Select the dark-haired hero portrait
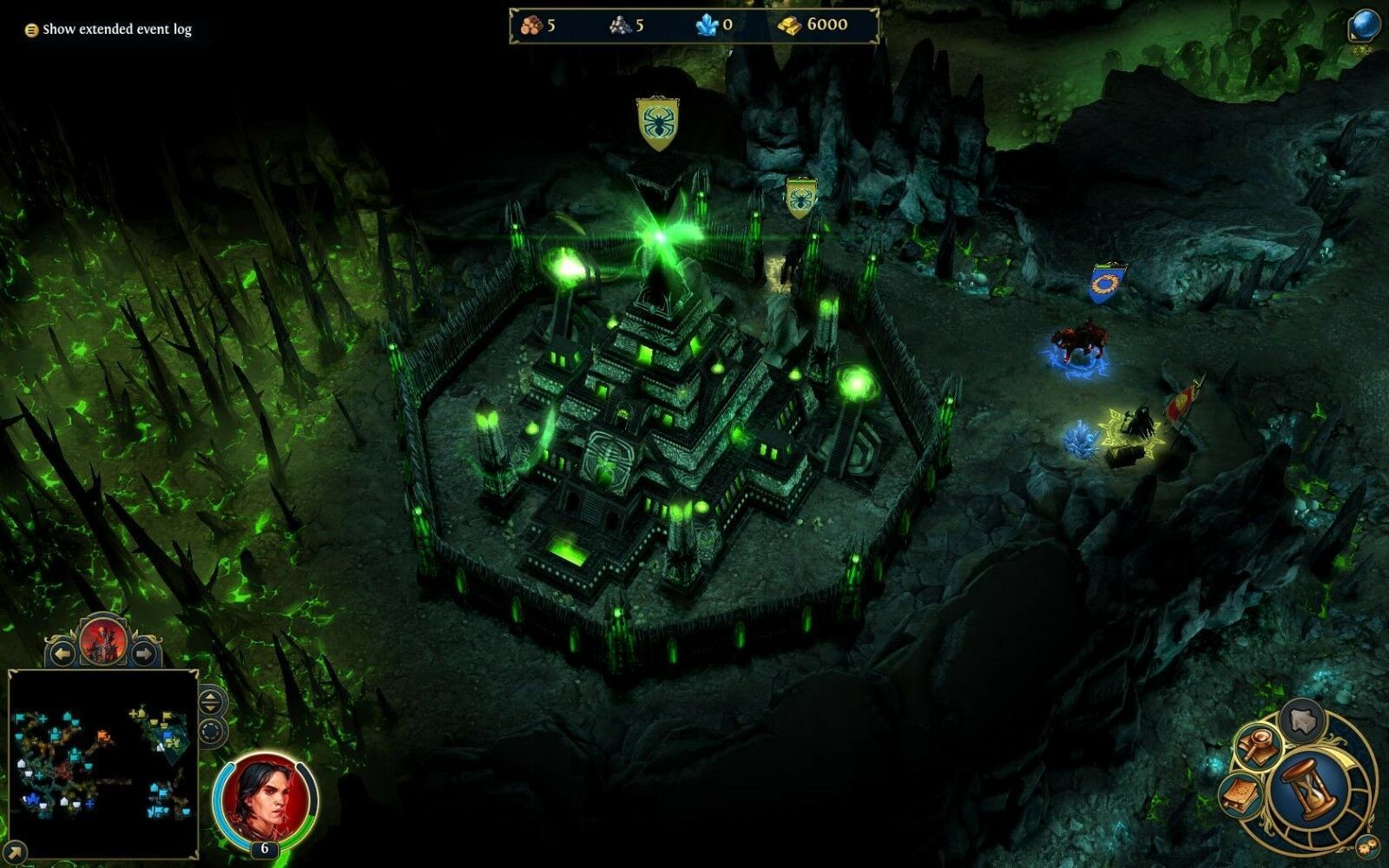Image resolution: width=1389 pixels, height=868 pixels. click(x=266, y=798)
